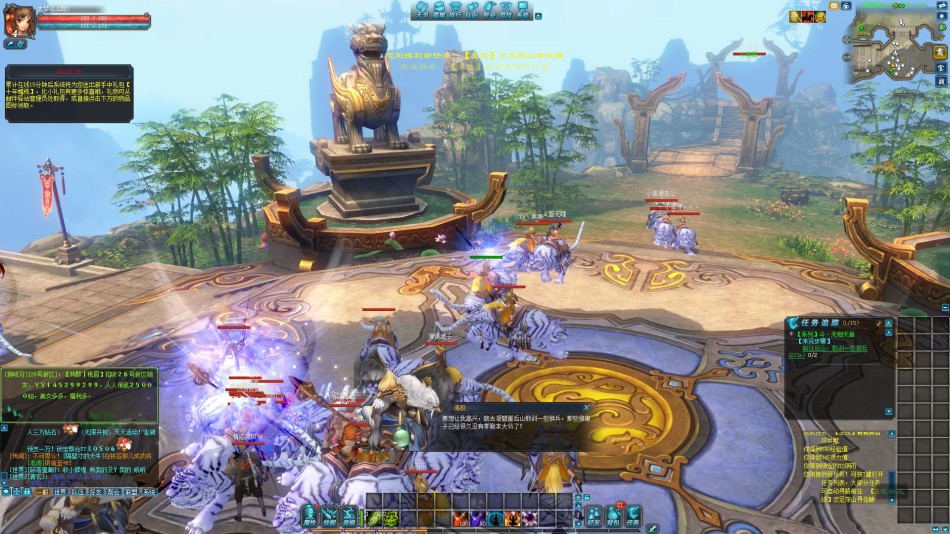Use the green skull skill in hotbar
Image resolution: width=950 pixels, height=534 pixels.
[x=391, y=518]
